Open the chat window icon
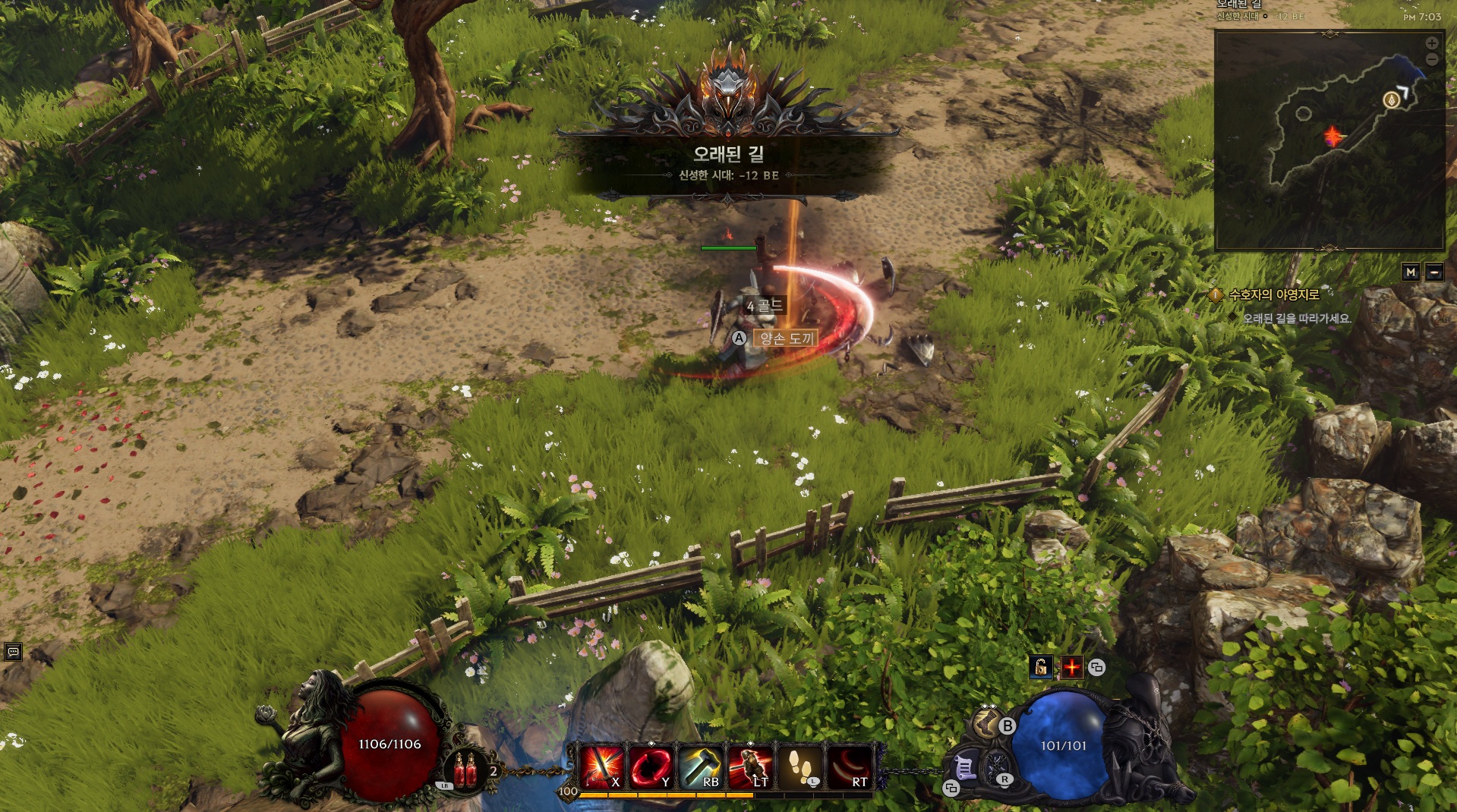The width and height of the screenshot is (1457, 812). (13, 652)
